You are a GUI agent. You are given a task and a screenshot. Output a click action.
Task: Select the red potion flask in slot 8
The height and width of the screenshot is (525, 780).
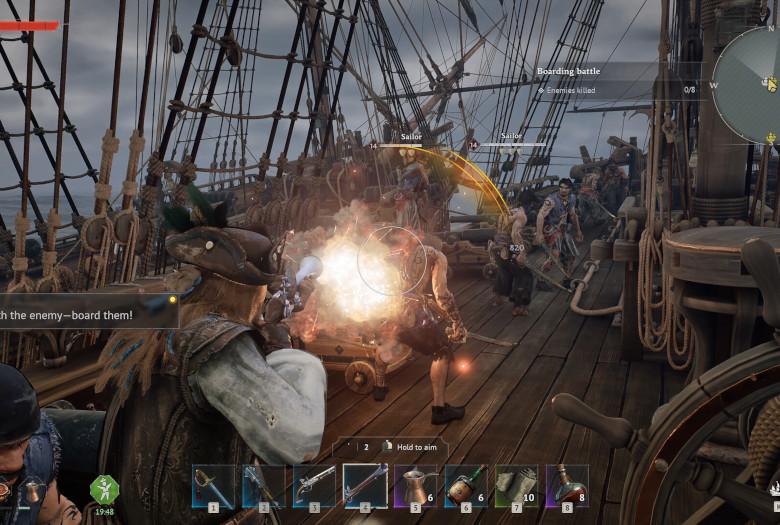tap(567, 486)
